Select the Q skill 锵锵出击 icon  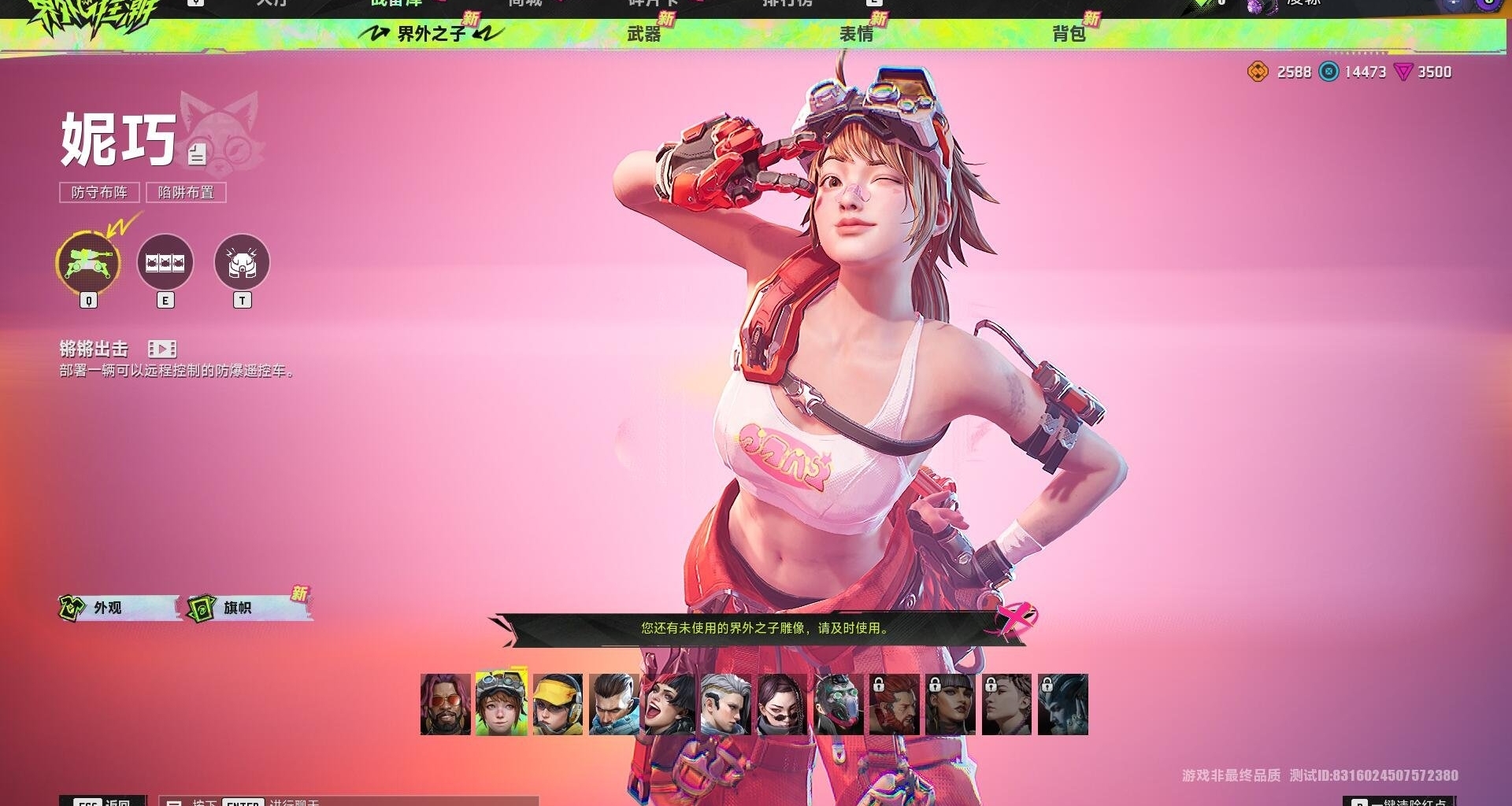click(87, 264)
